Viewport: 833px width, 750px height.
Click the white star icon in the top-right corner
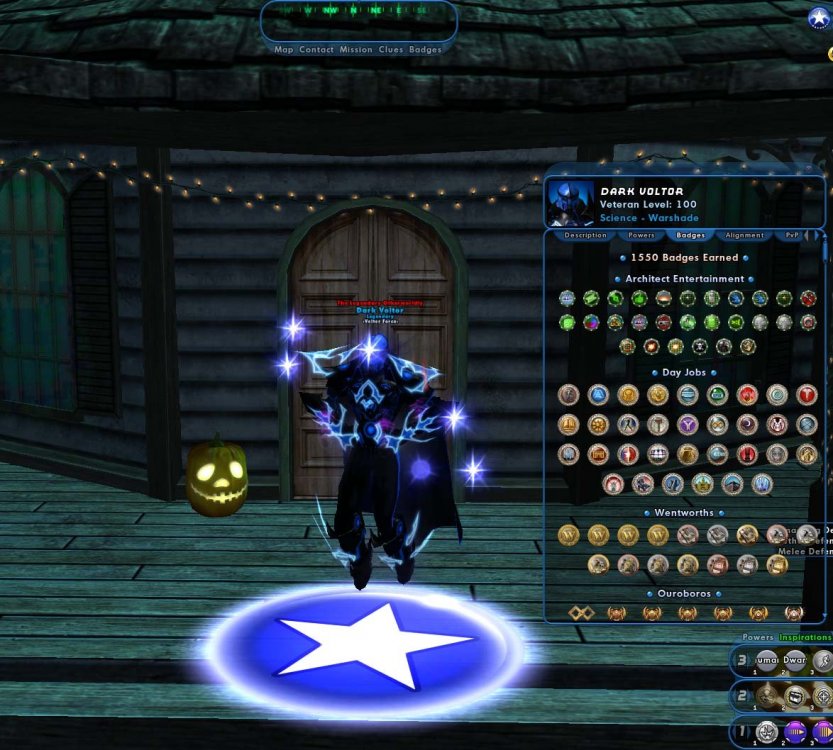click(819, 18)
